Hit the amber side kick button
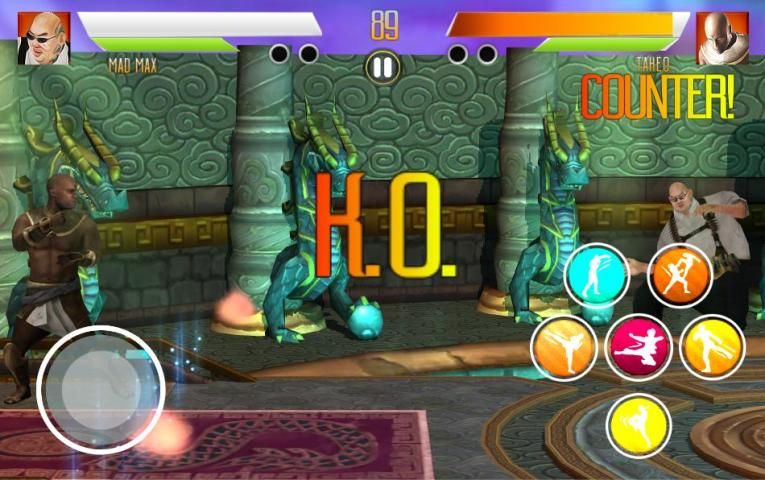Image resolution: width=765 pixels, height=480 pixels. click(711, 348)
